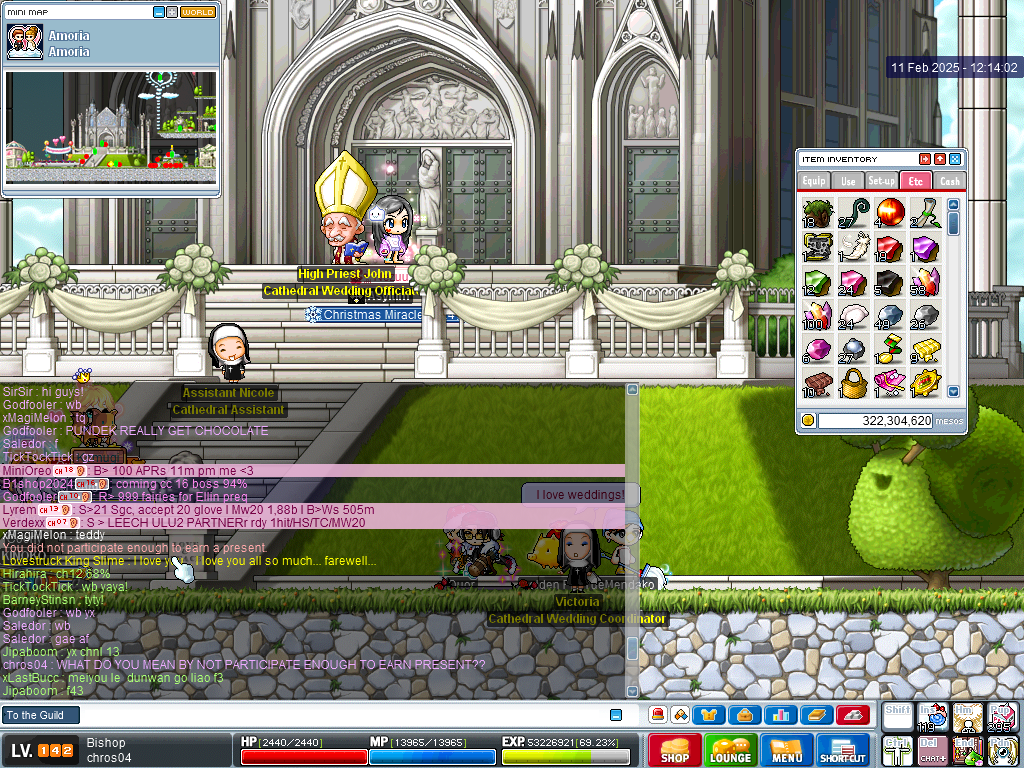Minimize the mini map window
The width and height of the screenshot is (1024, 768).
coord(159,12)
